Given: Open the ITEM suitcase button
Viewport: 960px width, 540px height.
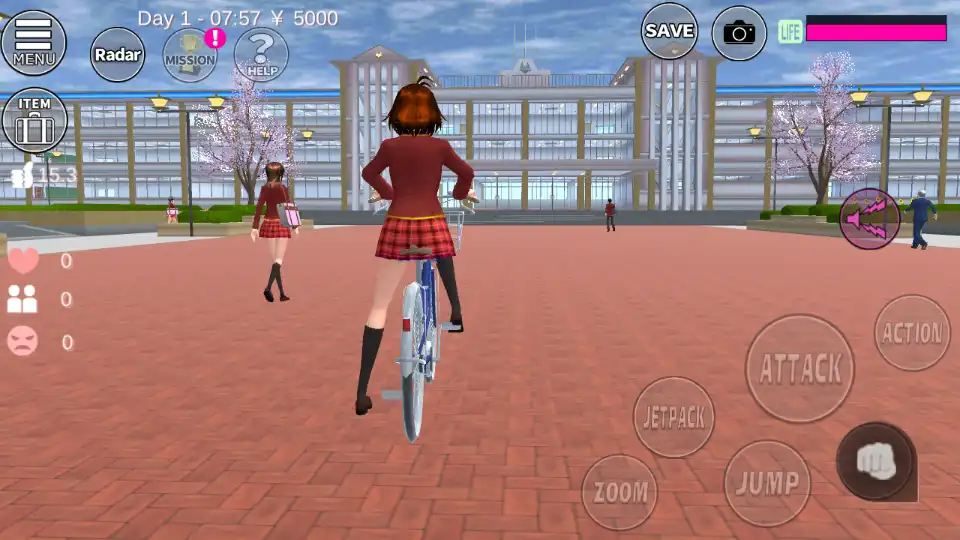Looking at the screenshot, I should [x=34, y=121].
